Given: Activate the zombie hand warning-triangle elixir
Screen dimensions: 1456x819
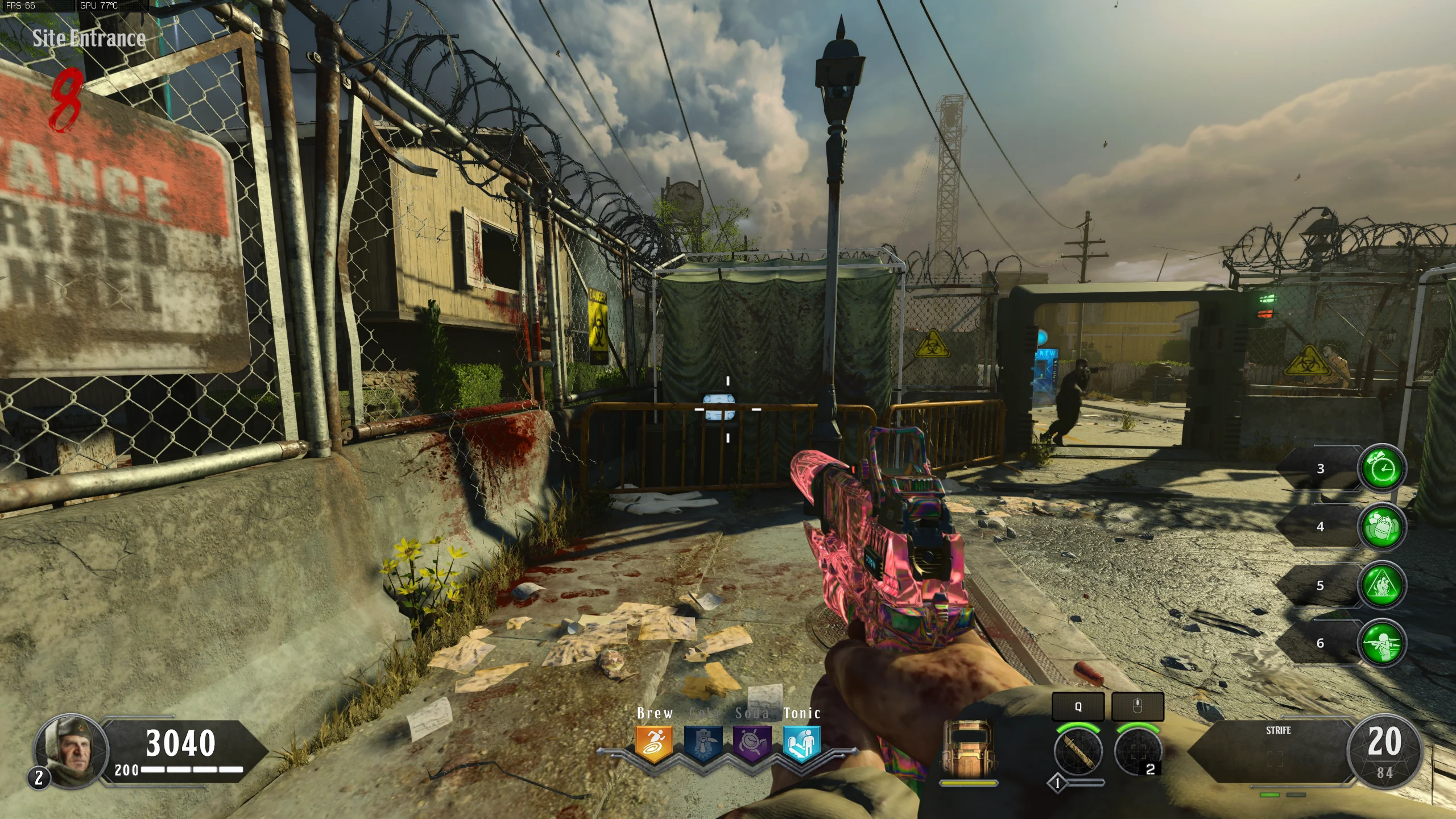Looking at the screenshot, I should [1382, 585].
